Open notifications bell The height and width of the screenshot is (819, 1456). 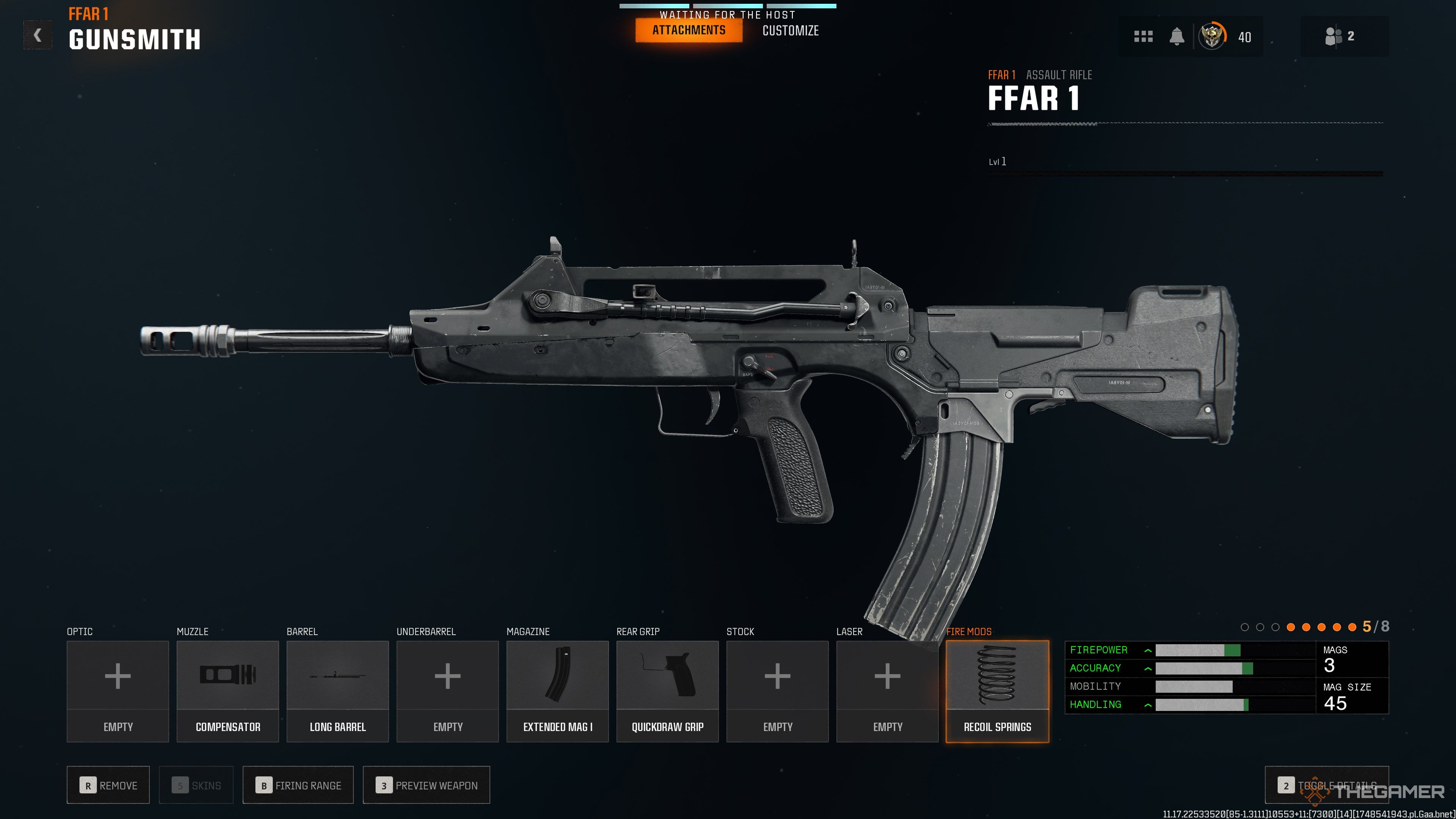point(1177,37)
